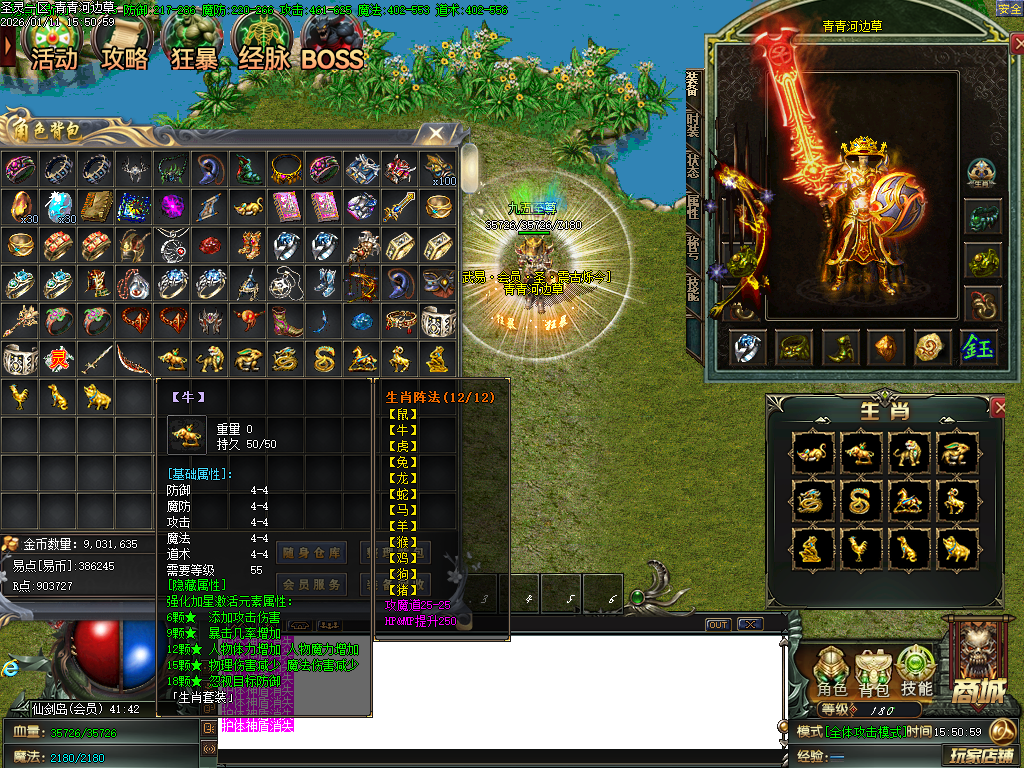Select the flame egg stack in the bag

(21, 206)
